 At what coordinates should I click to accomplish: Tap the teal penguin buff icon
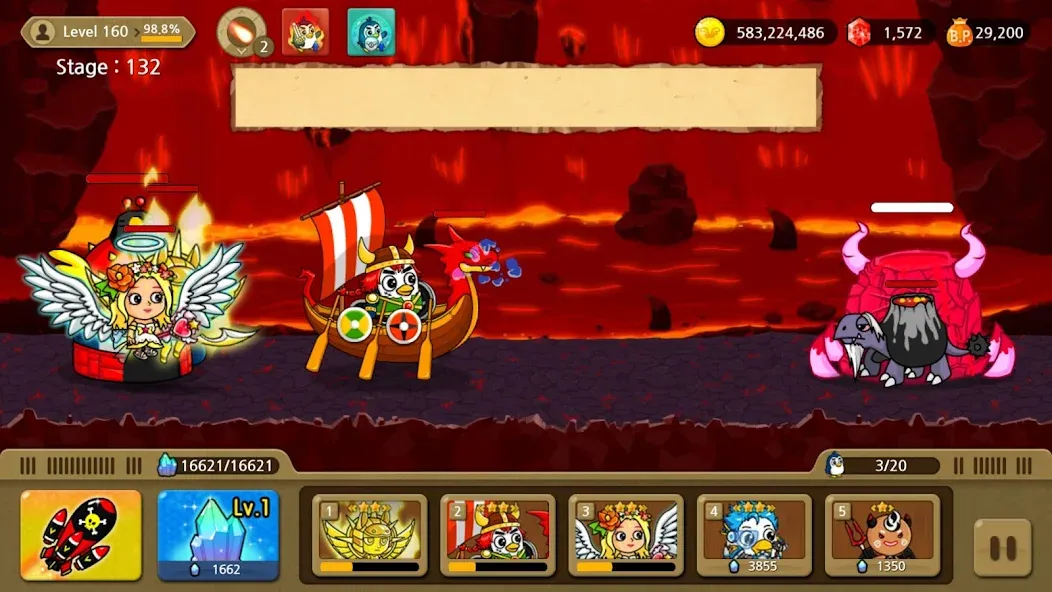[x=371, y=32]
